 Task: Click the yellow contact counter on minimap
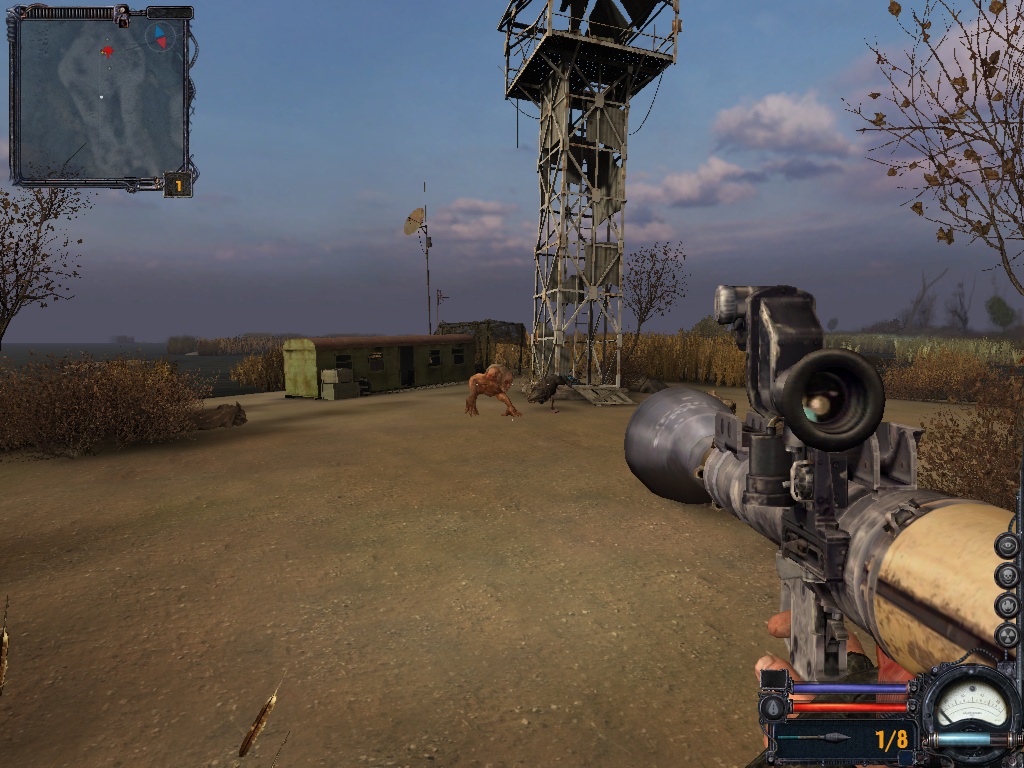pyautogui.click(x=178, y=185)
